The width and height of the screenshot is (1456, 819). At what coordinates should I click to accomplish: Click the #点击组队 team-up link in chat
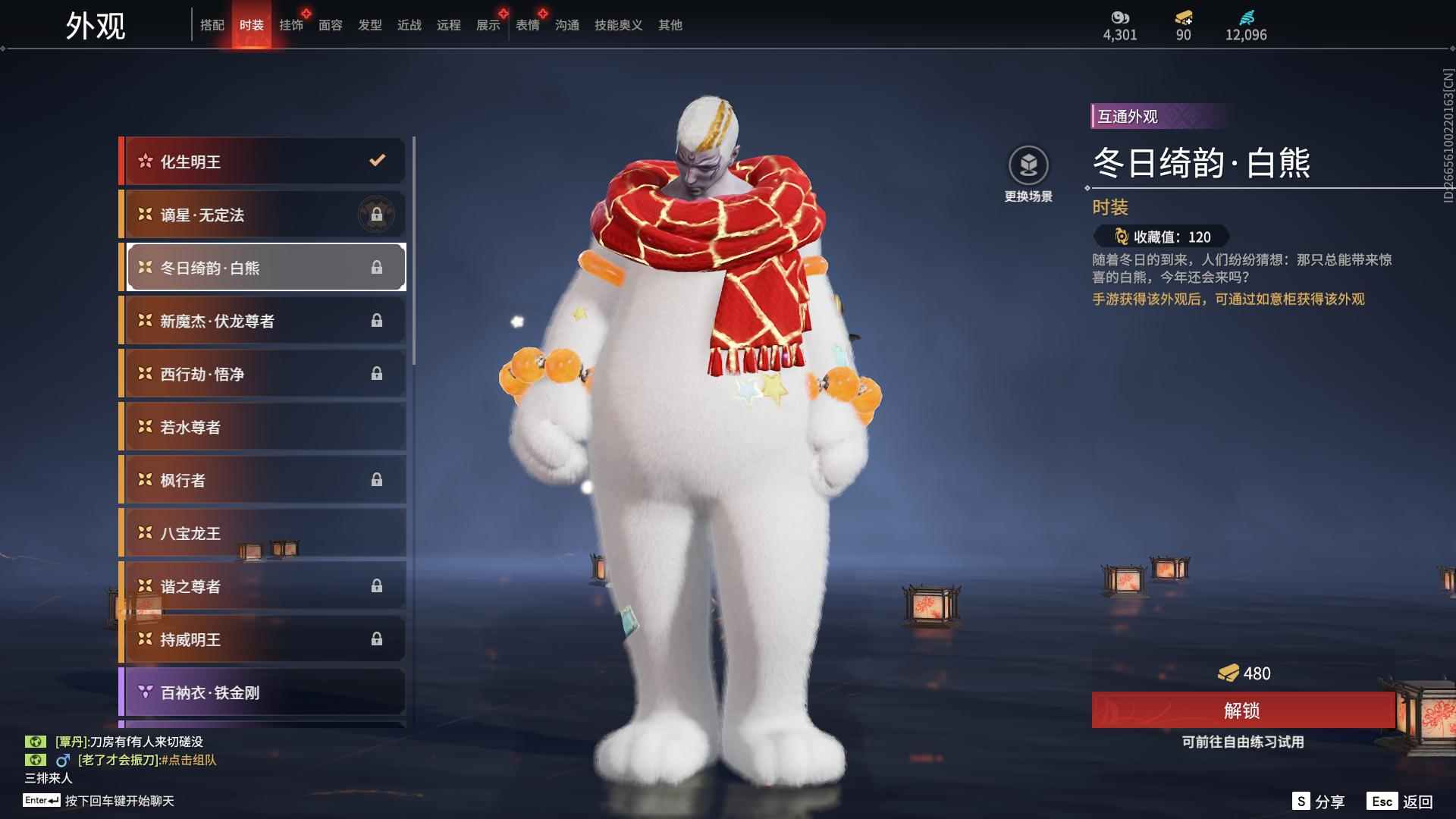click(187, 760)
